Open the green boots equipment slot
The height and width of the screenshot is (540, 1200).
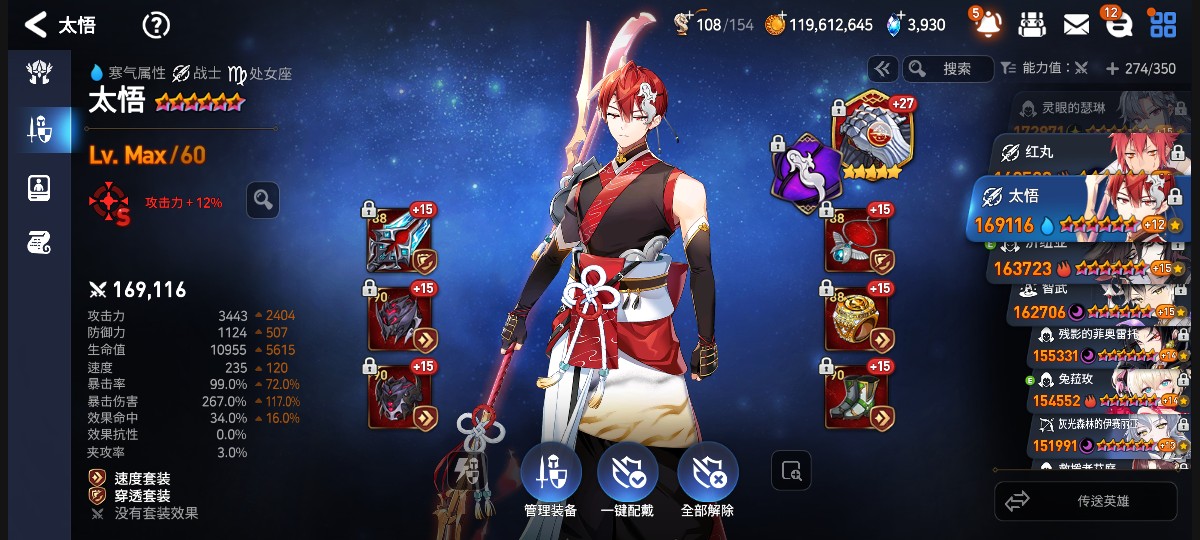coord(857,392)
